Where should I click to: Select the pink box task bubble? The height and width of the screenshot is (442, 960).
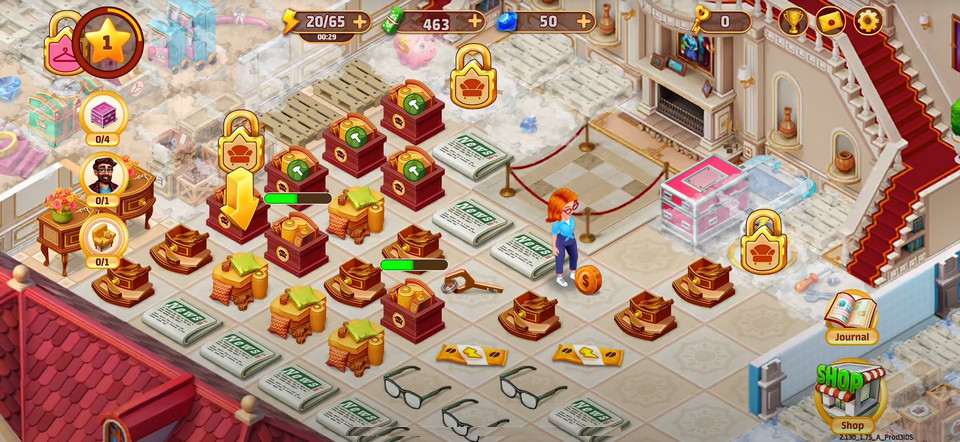click(x=104, y=115)
